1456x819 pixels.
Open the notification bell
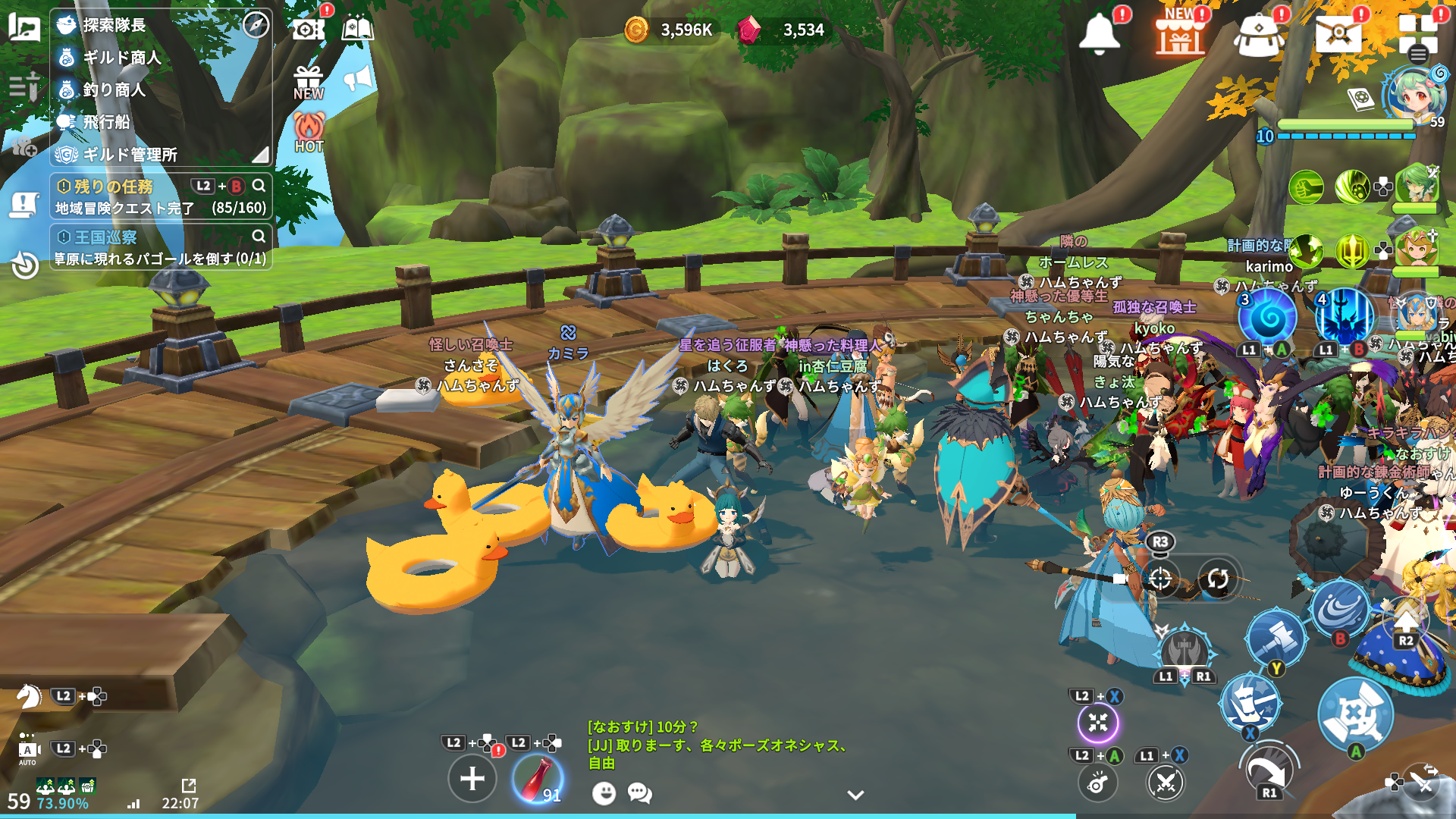1100,33
